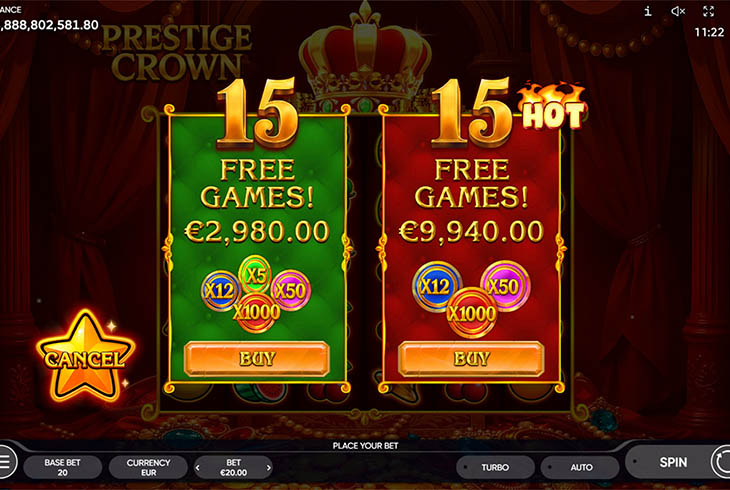Cancel the free games purchase
Screen dimensions: 730x490
pyautogui.click(x=84, y=357)
